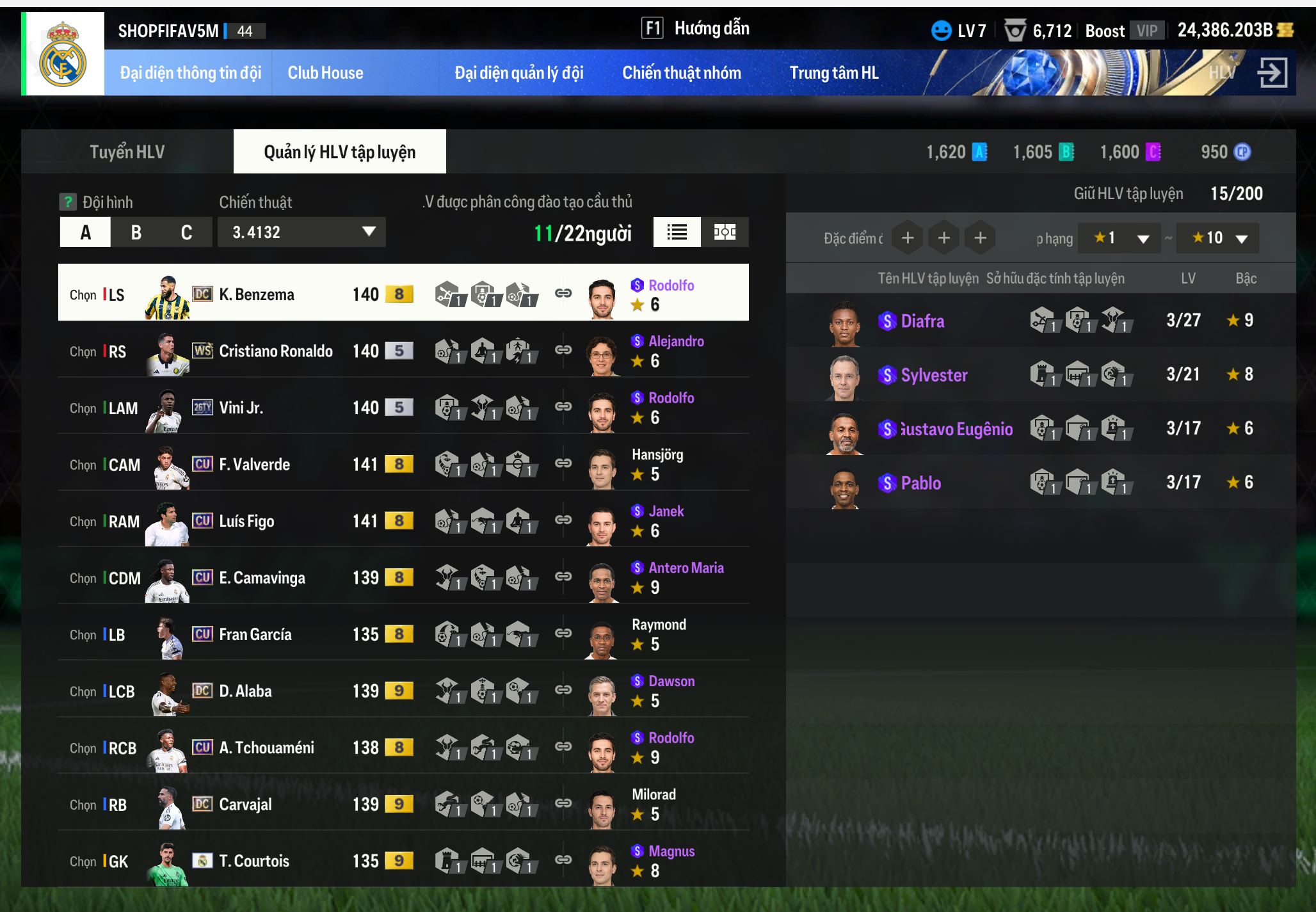Open Trung tâm HL section
This screenshot has height=912, width=1316.
[x=833, y=73]
